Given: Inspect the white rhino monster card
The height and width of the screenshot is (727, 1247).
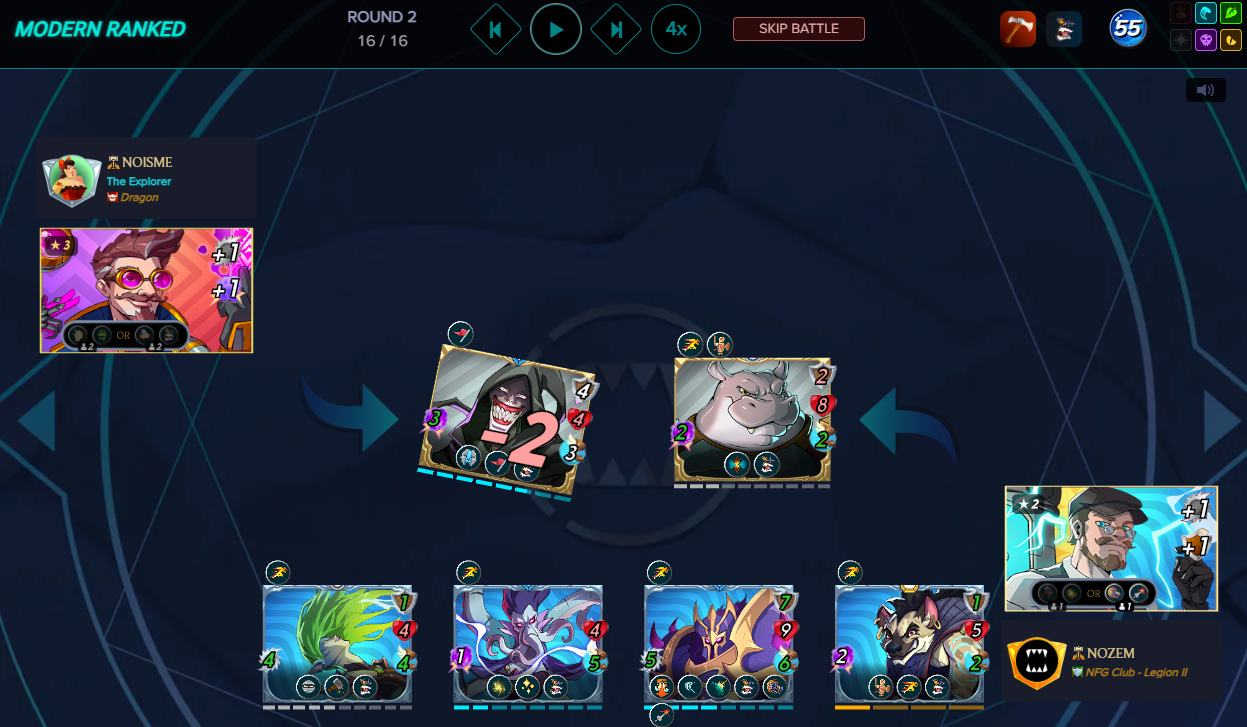Looking at the screenshot, I should pyautogui.click(x=752, y=420).
